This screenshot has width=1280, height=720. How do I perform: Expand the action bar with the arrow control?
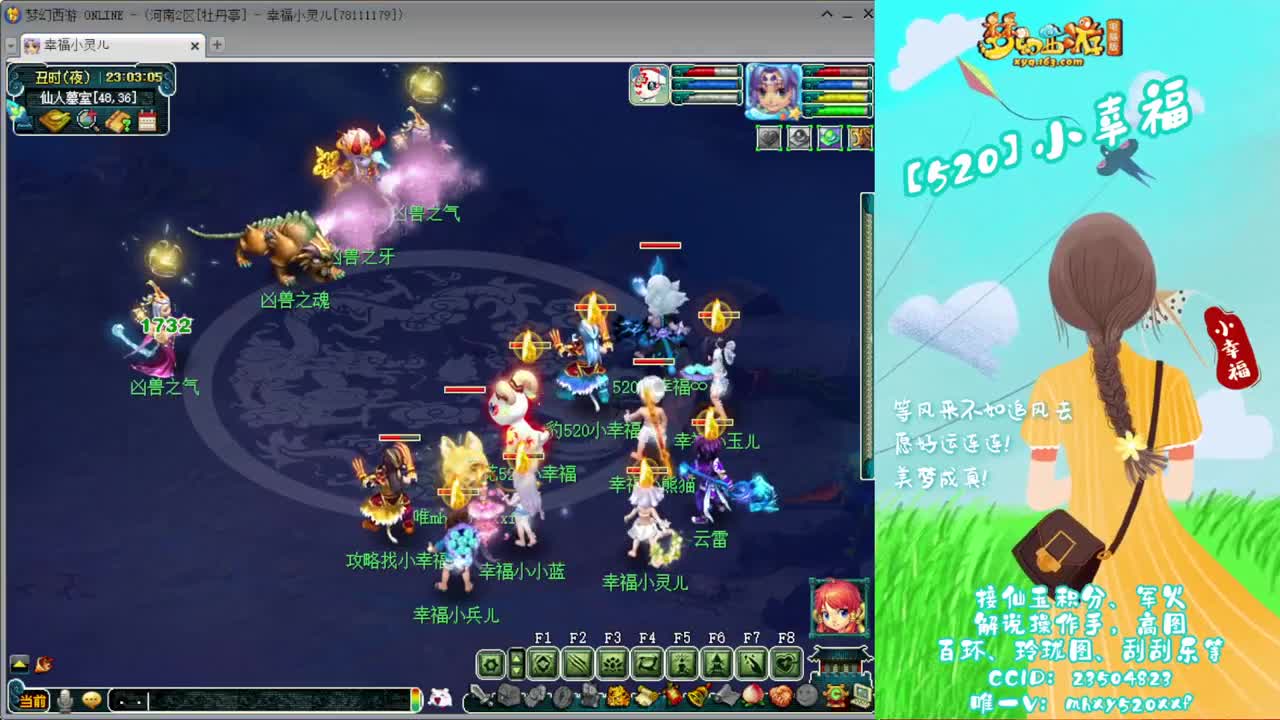[x=517, y=663]
